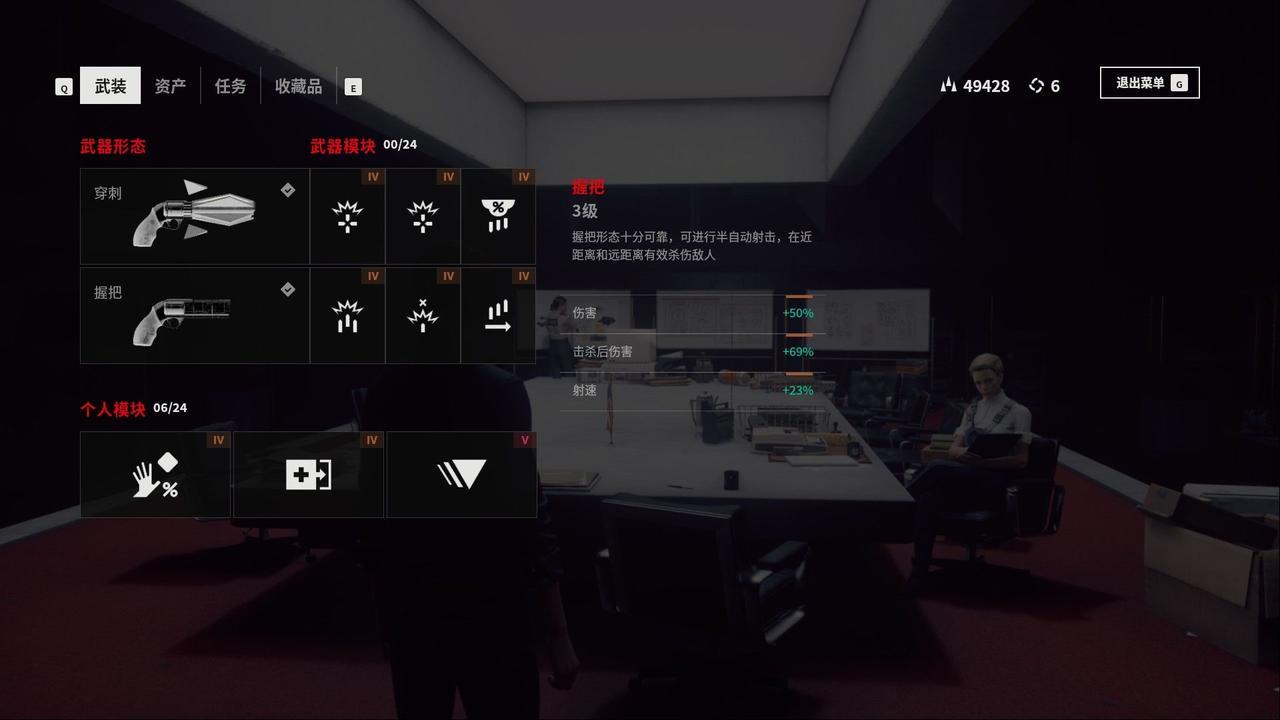Select the health transfer personal mod icon
The width and height of the screenshot is (1280, 720).
click(x=308, y=474)
